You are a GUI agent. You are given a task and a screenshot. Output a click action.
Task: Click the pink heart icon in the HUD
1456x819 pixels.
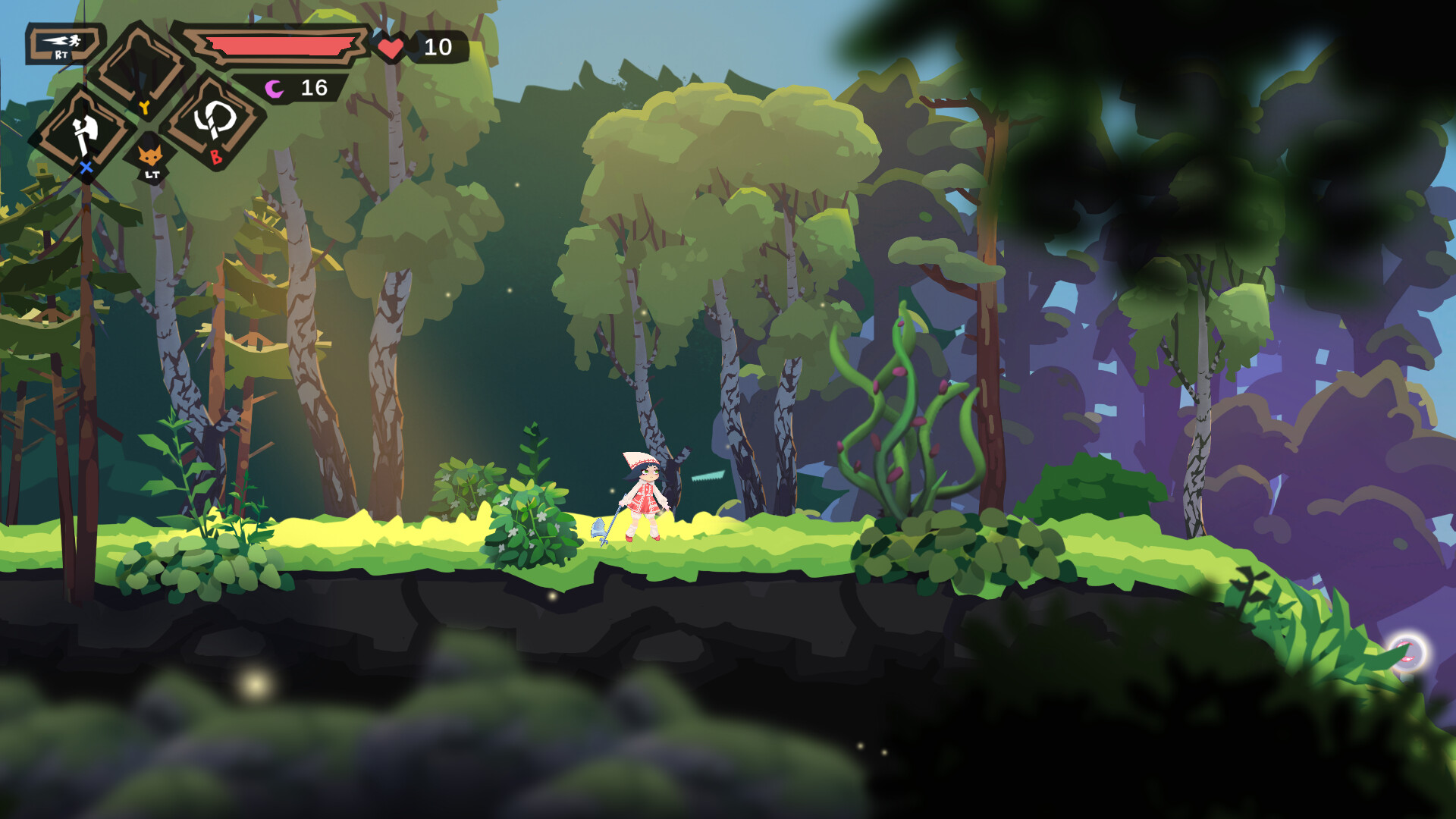pos(391,47)
